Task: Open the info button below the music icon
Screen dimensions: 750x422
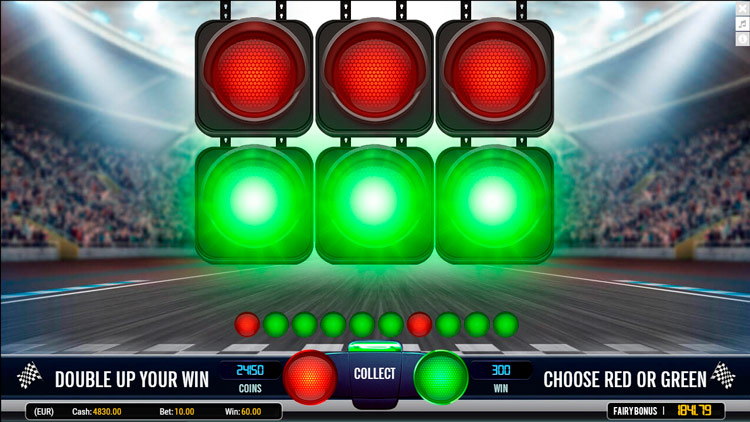Action: tap(742, 39)
